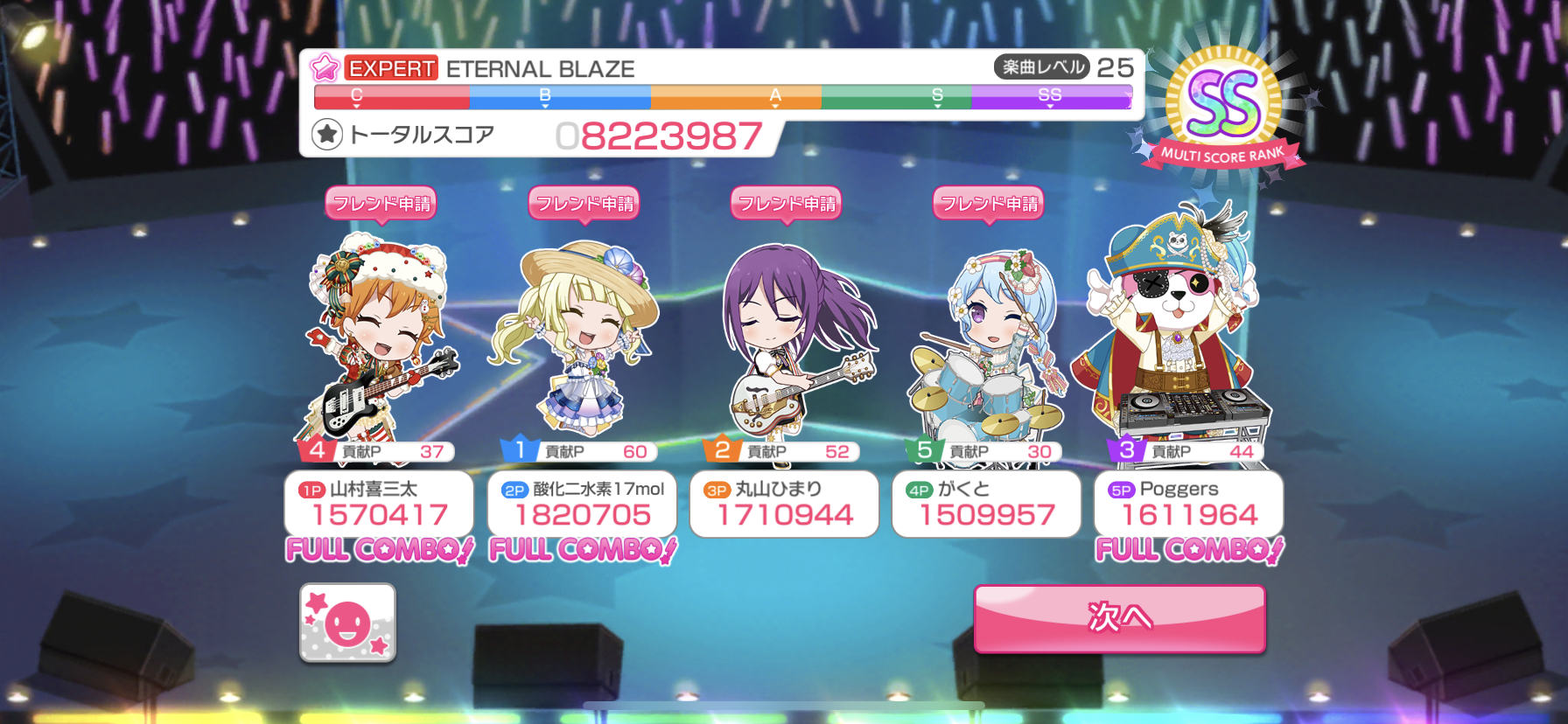Select player がくと score panel
This screenshot has height=724, width=1568.
tap(986, 504)
